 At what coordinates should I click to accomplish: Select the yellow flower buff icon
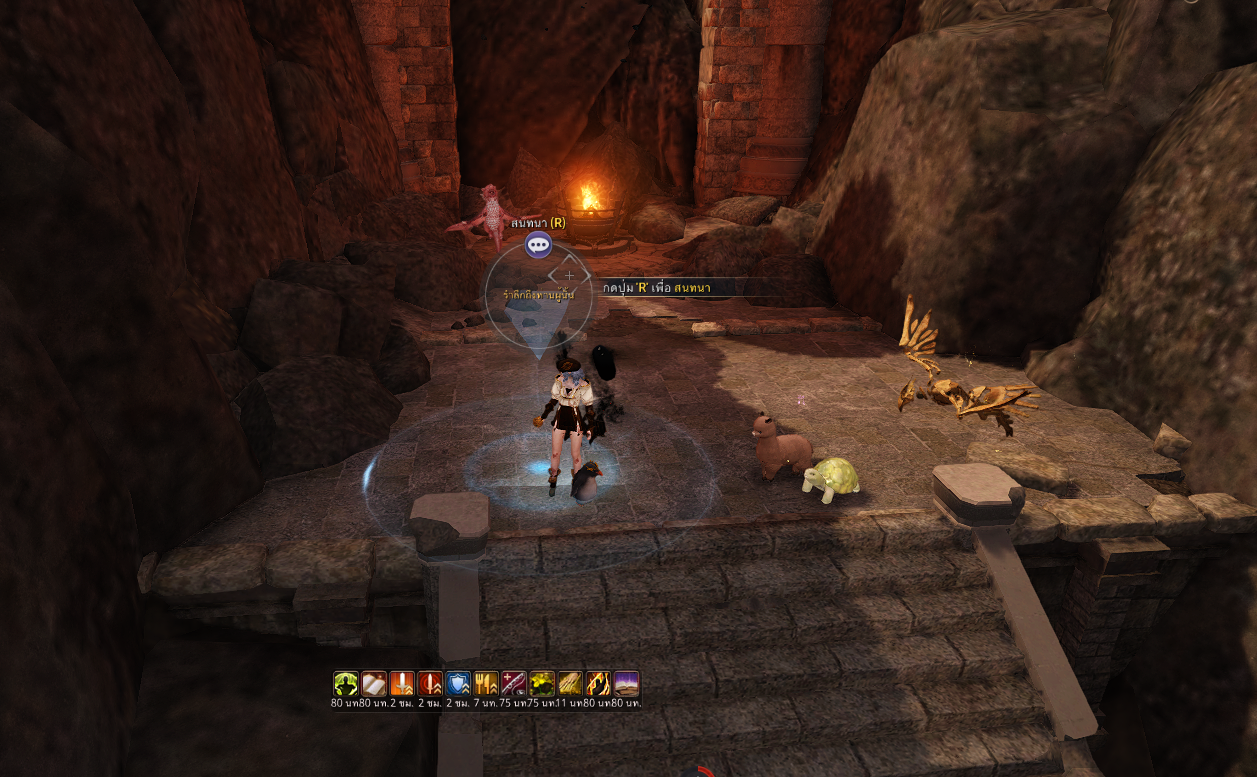pos(542,684)
